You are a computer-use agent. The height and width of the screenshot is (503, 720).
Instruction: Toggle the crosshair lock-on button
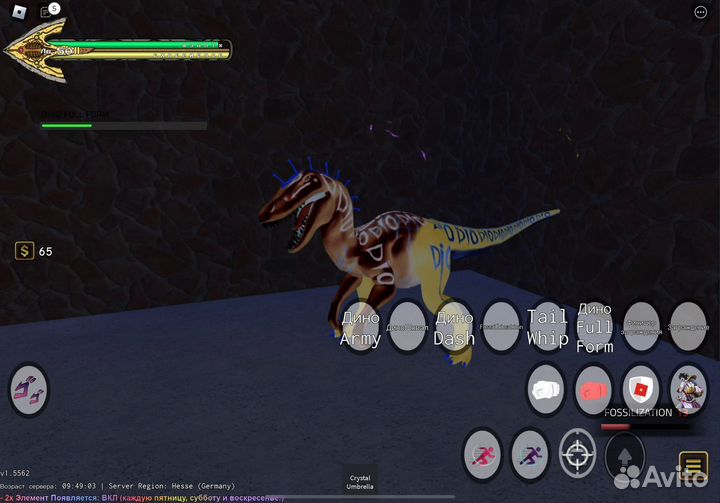point(577,455)
